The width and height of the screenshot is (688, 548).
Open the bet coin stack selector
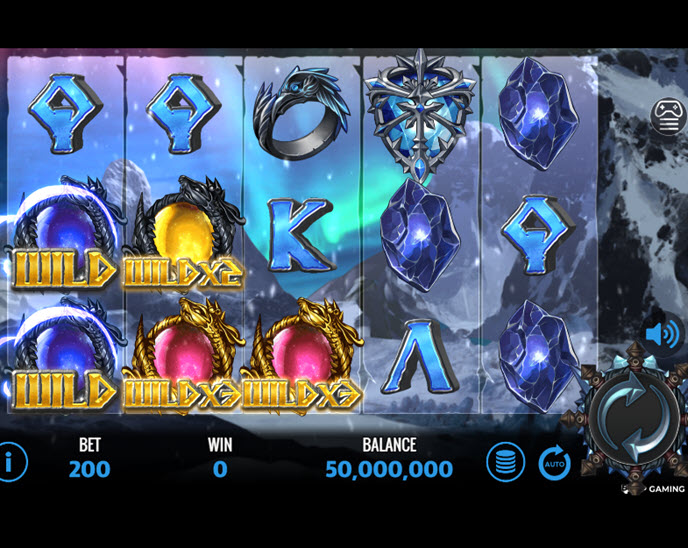coord(506,463)
